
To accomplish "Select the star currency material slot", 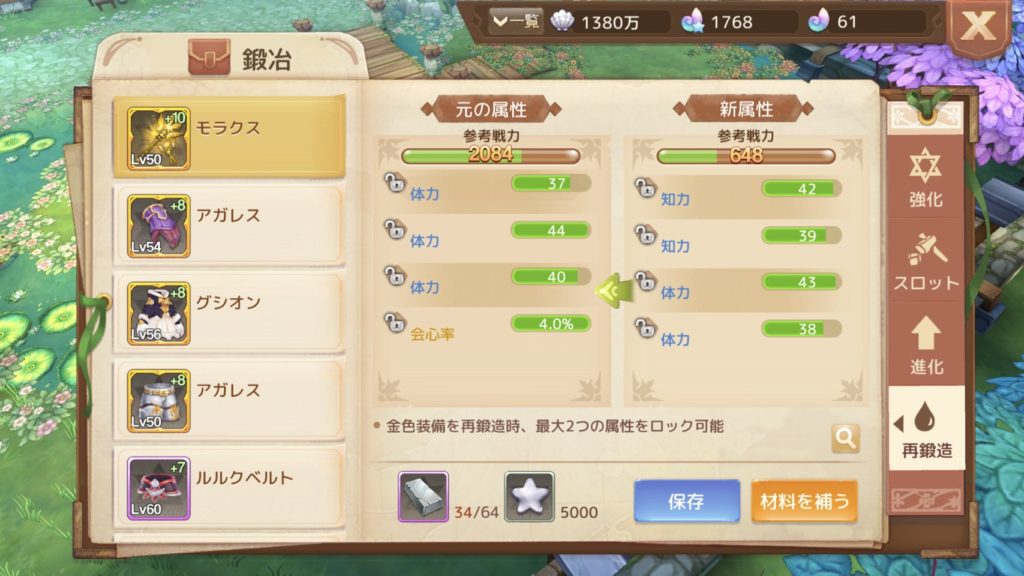I will point(529,497).
